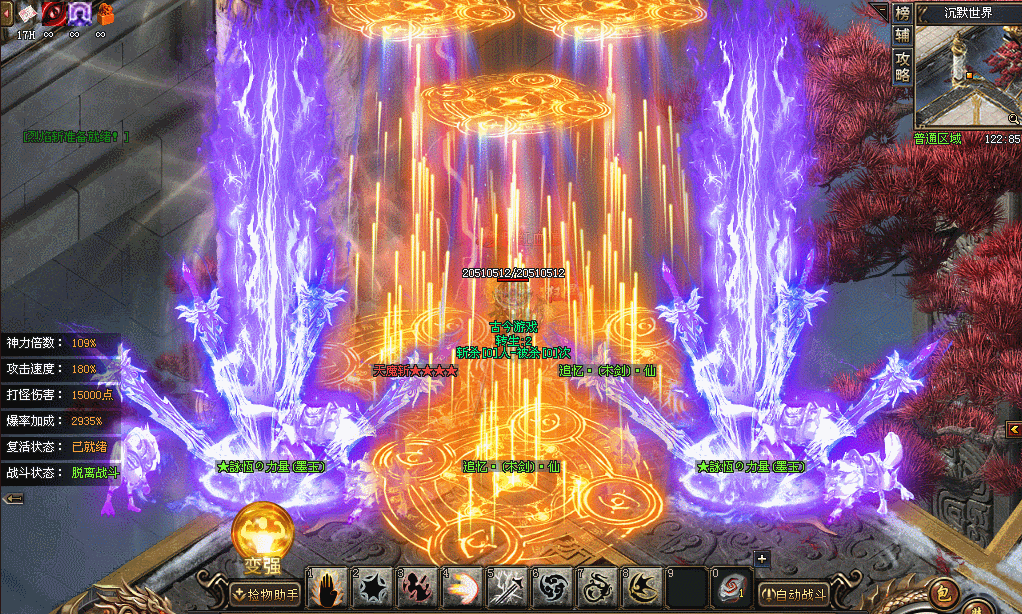The height and width of the screenshot is (614, 1022).
Task: Use the dragon skill in slot 7
Action: (598, 589)
